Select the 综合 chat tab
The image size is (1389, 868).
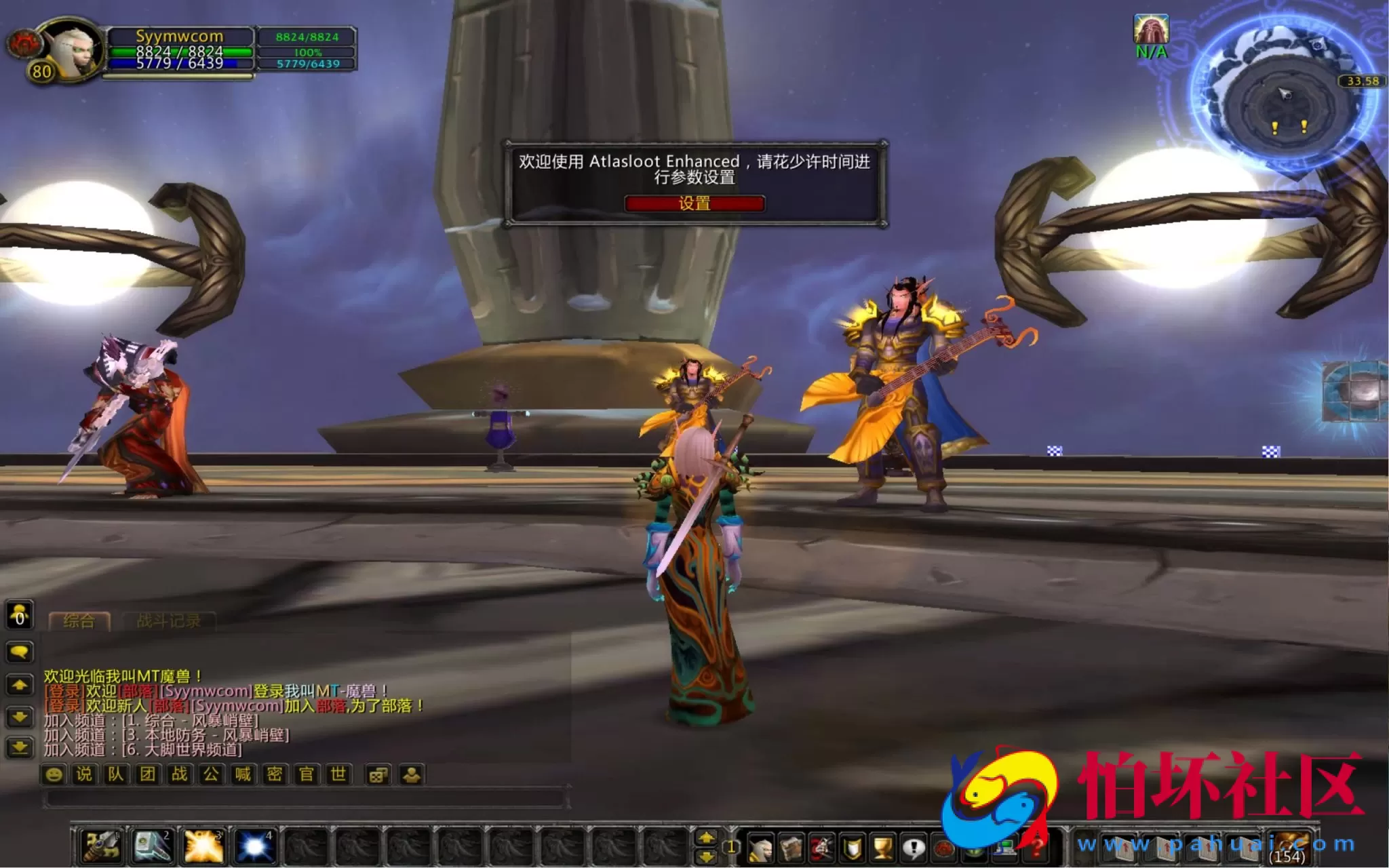[x=79, y=621]
